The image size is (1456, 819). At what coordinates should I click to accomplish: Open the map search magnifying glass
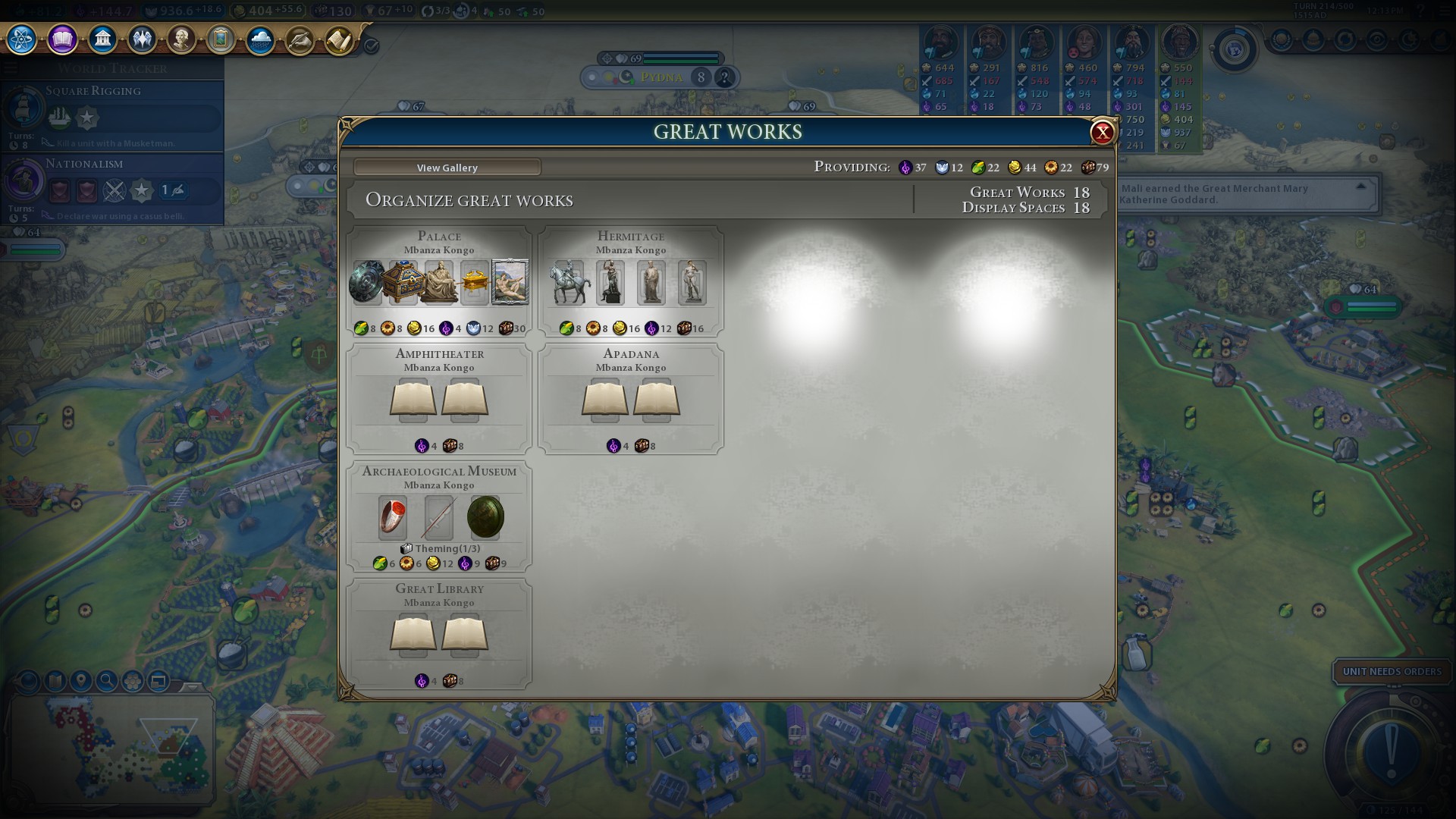[x=106, y=681]
